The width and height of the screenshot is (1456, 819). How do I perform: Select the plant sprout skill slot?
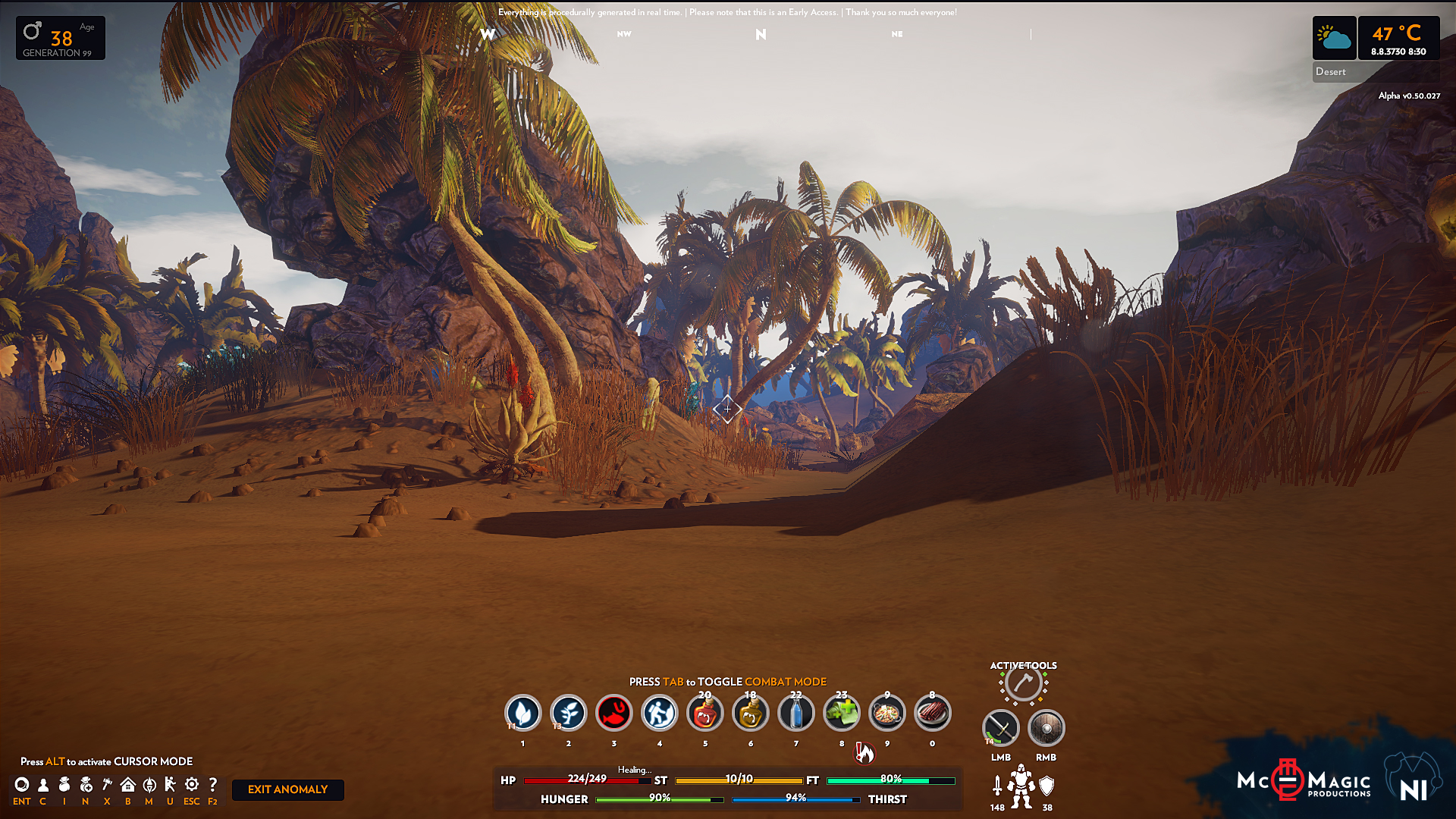(568, 713)
